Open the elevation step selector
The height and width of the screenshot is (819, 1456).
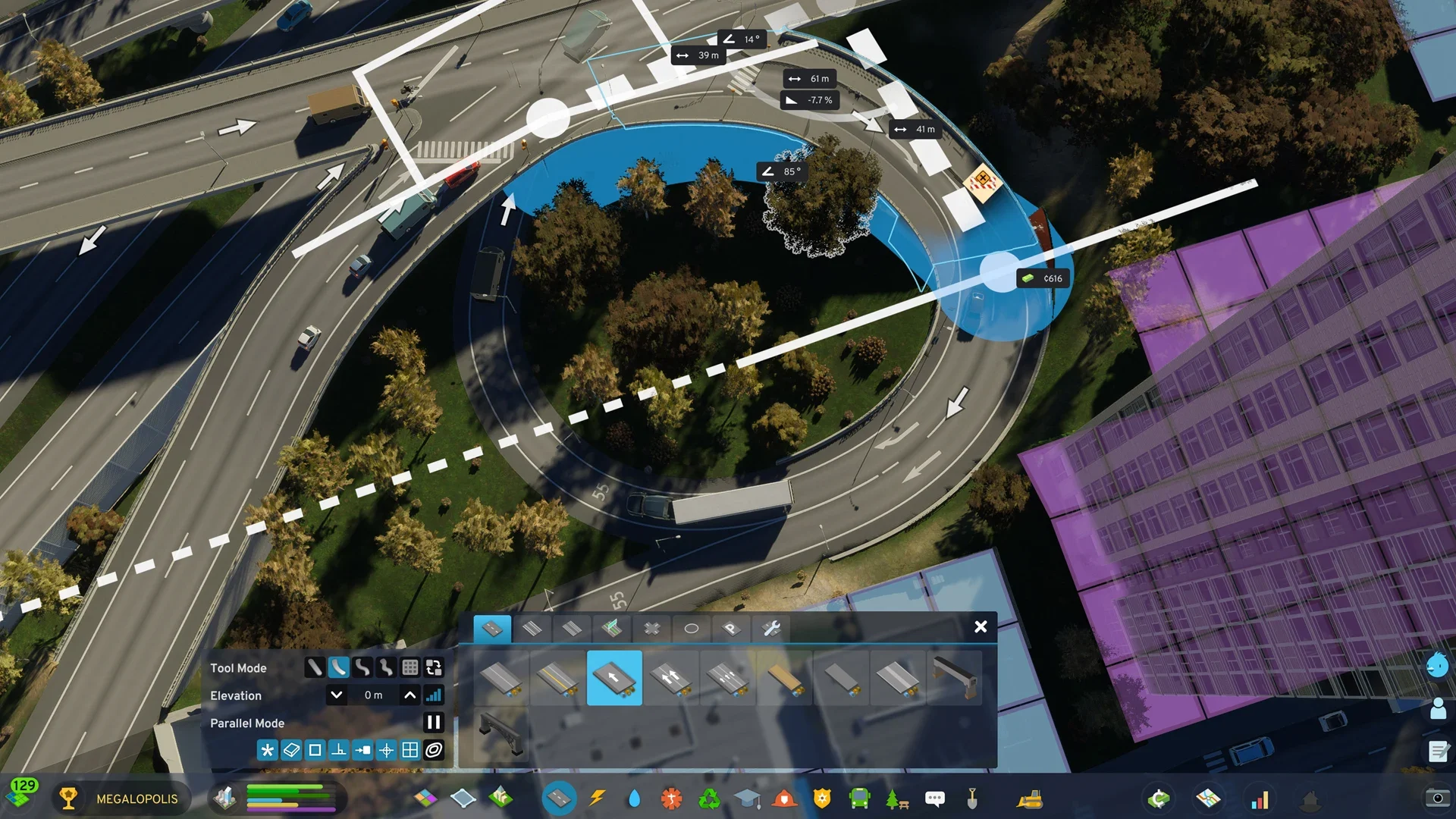(x=434, y=695)
